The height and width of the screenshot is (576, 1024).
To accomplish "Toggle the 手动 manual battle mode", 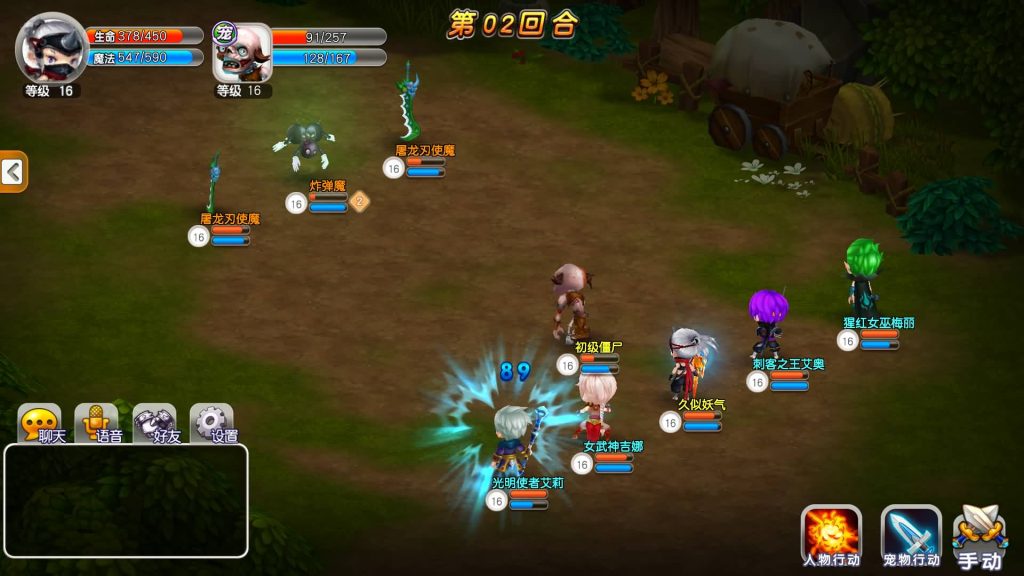I will tap(978, 537).
